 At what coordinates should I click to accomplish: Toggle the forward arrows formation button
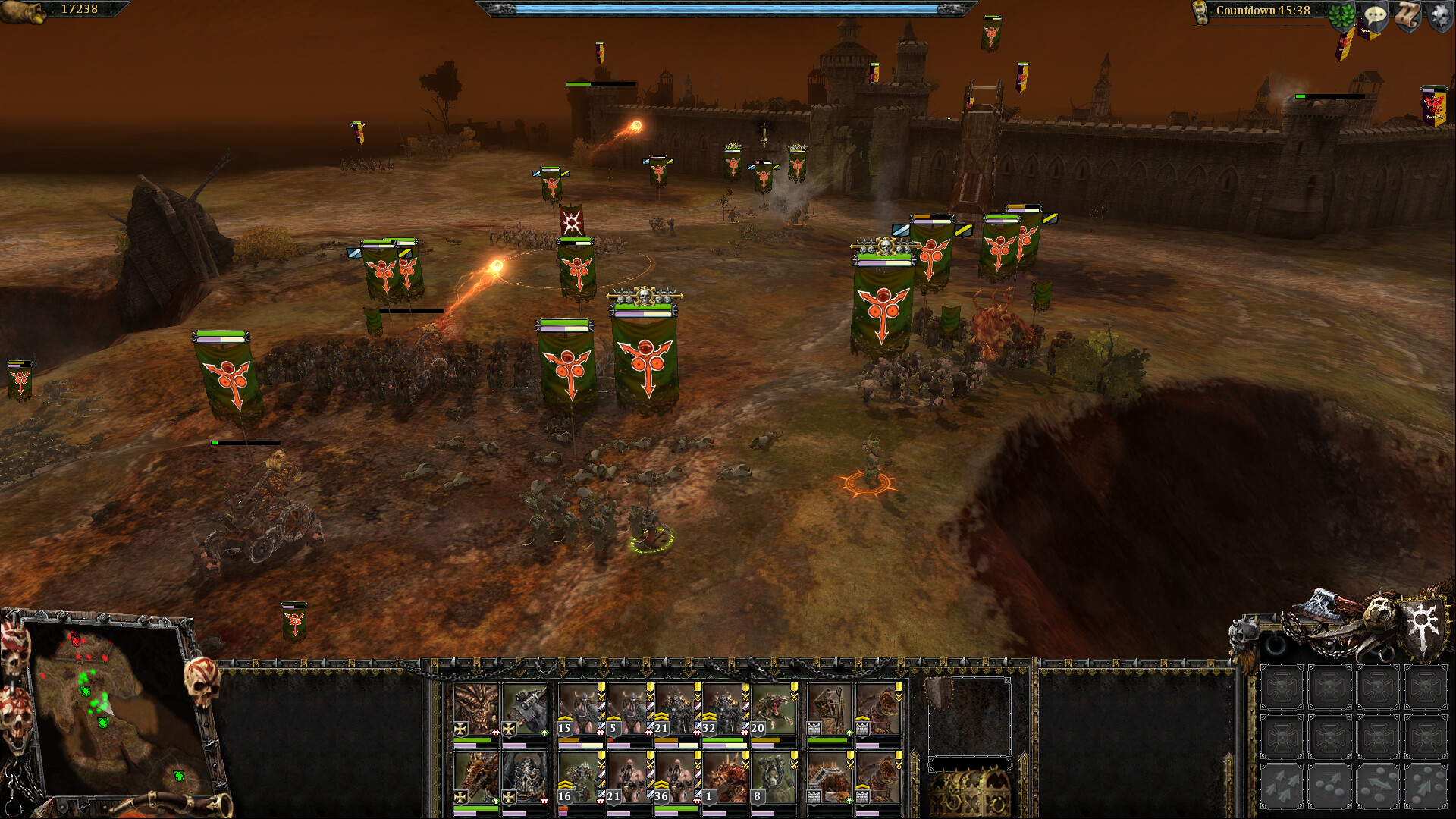tap(1281, 785)
